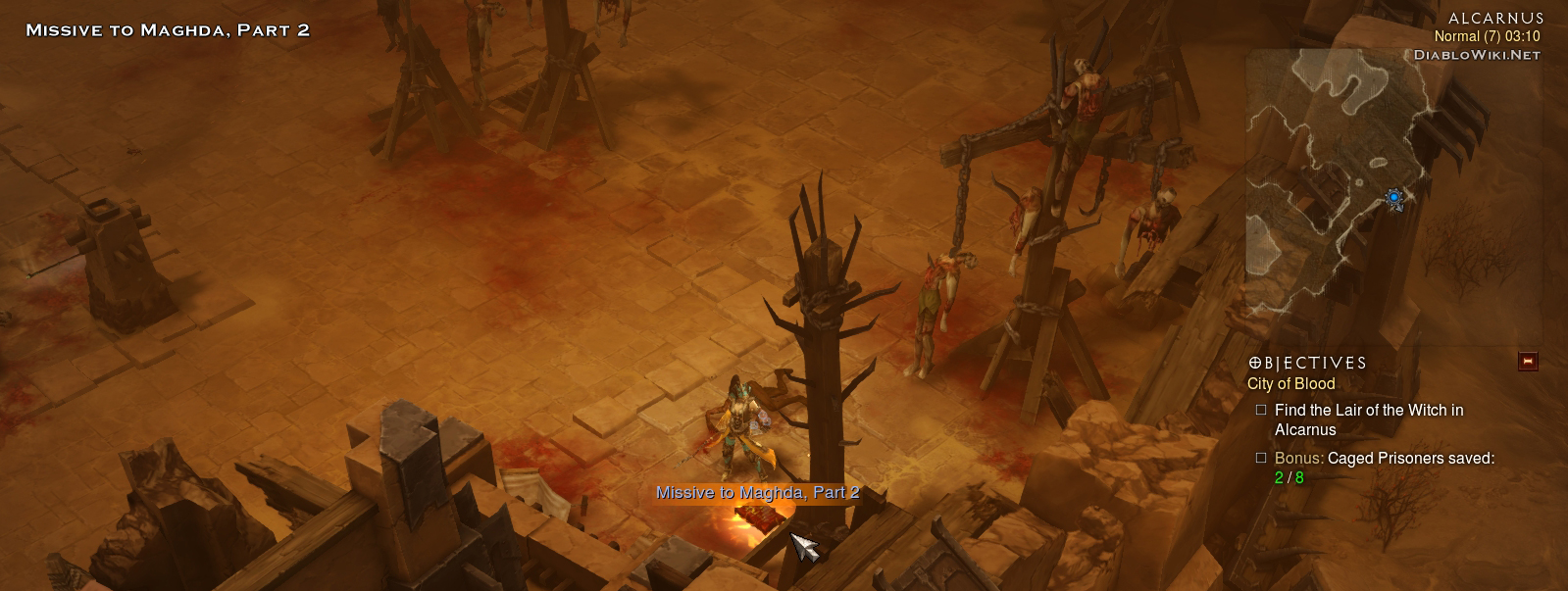Image resolution: width=1568 pixels, height=591 pixels.
Task: Select the City of Blood quest title
Action: (x=1290, y=384)
